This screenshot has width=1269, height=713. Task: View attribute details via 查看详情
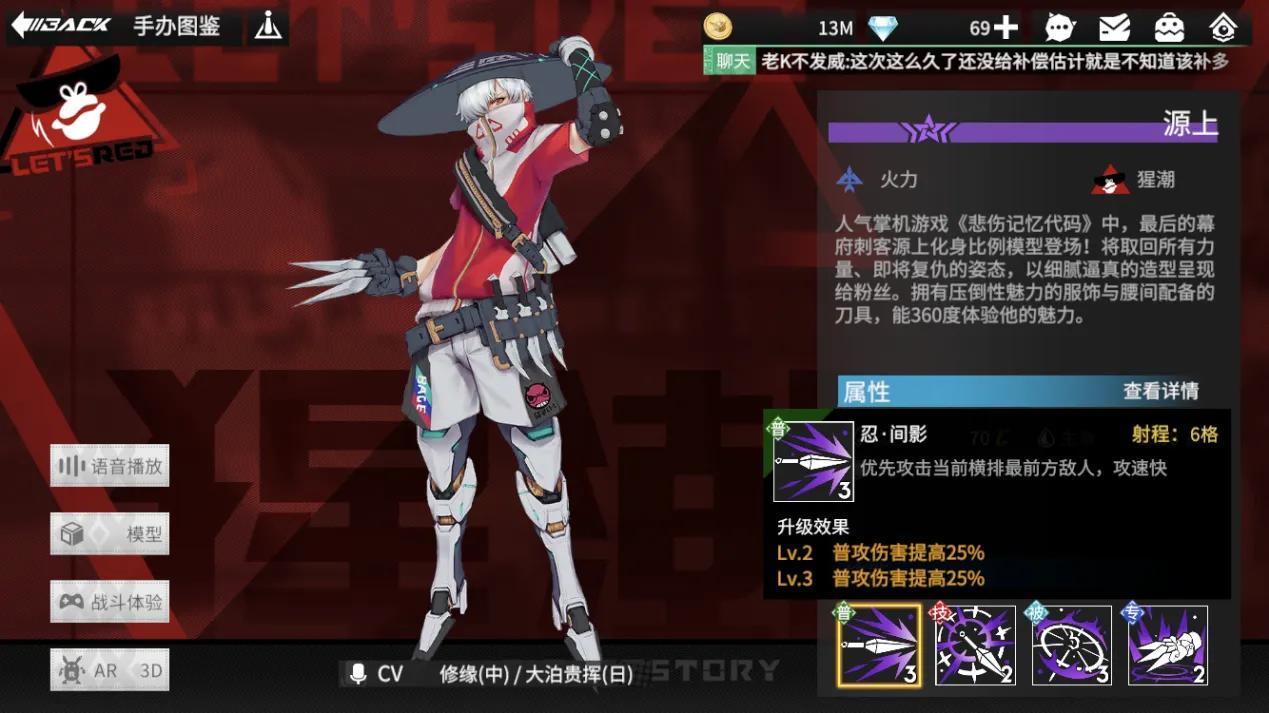[1160, 391]
